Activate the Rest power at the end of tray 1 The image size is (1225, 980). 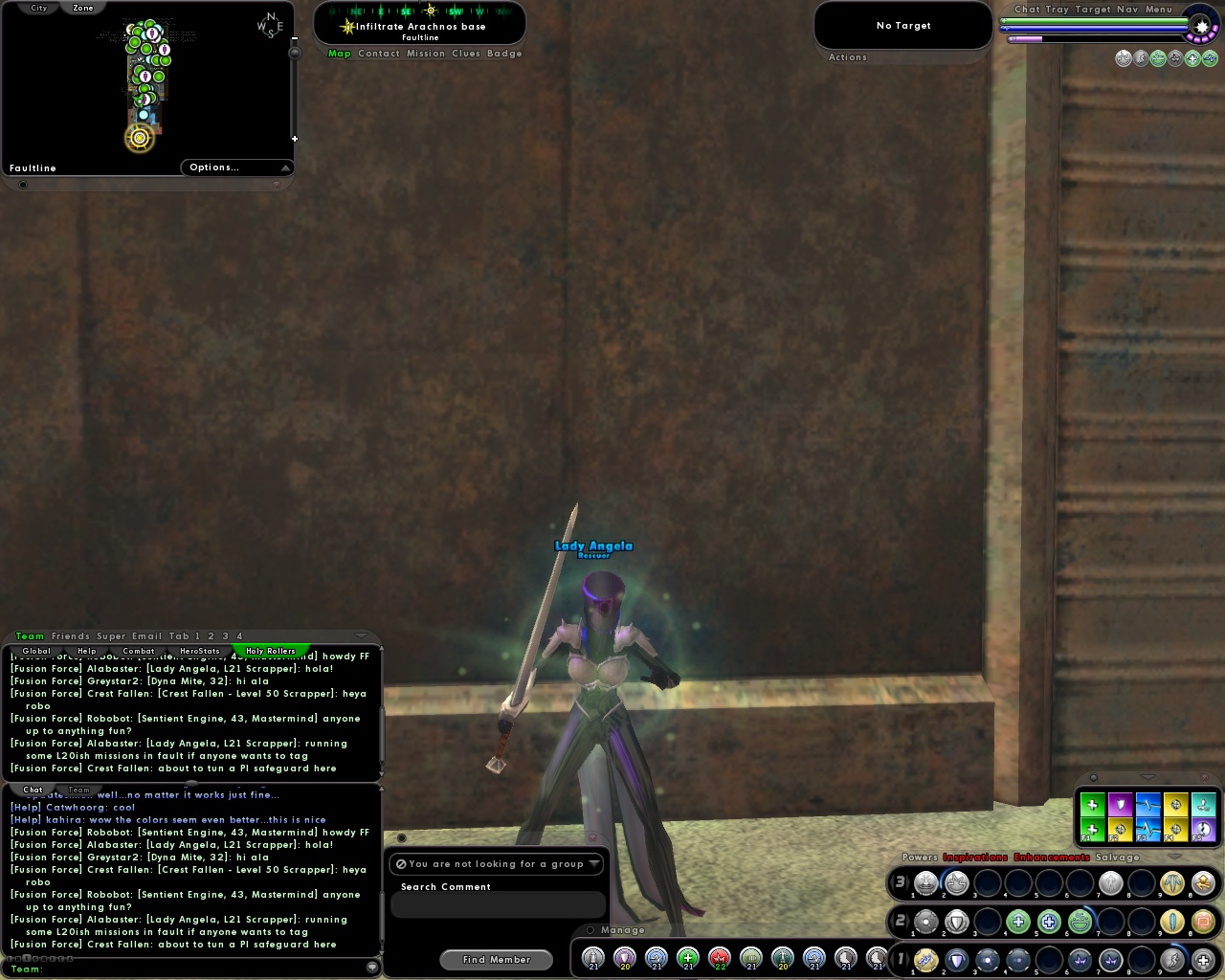(x=1202, y=960)
